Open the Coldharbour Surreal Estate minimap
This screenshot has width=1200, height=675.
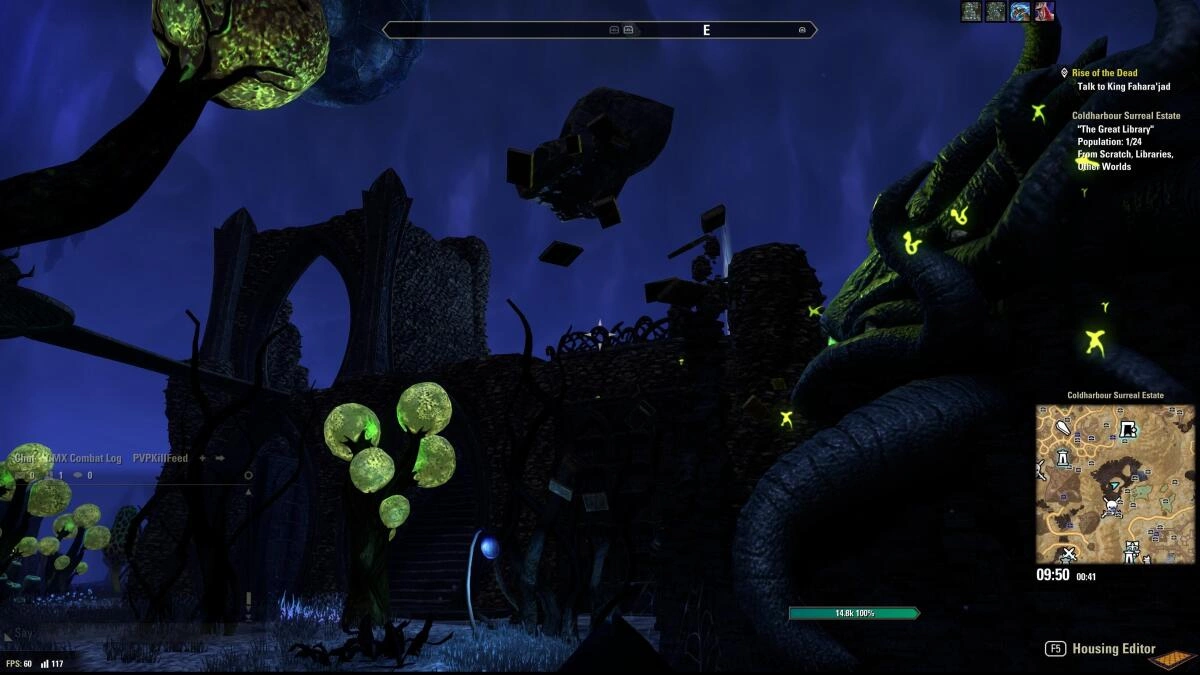1114,484
